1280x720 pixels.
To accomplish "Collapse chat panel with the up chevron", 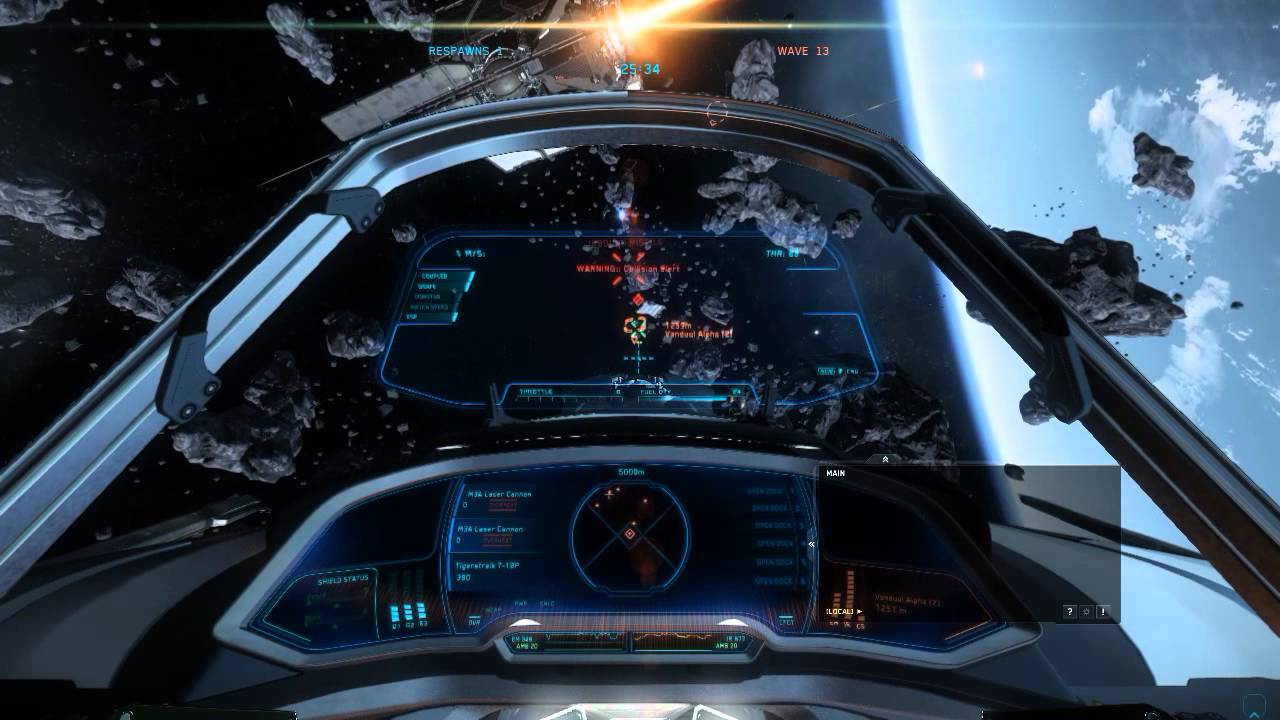I will [885, 459].
